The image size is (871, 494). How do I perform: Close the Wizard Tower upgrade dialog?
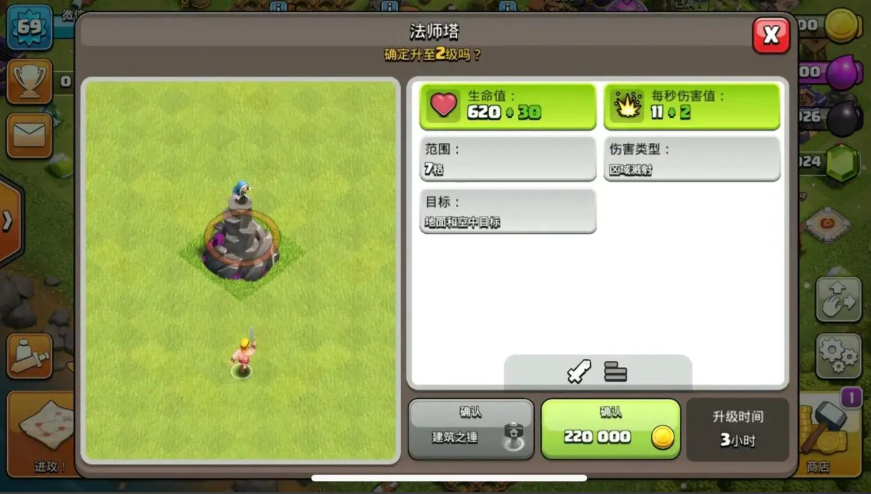click(x=770, y=36)
